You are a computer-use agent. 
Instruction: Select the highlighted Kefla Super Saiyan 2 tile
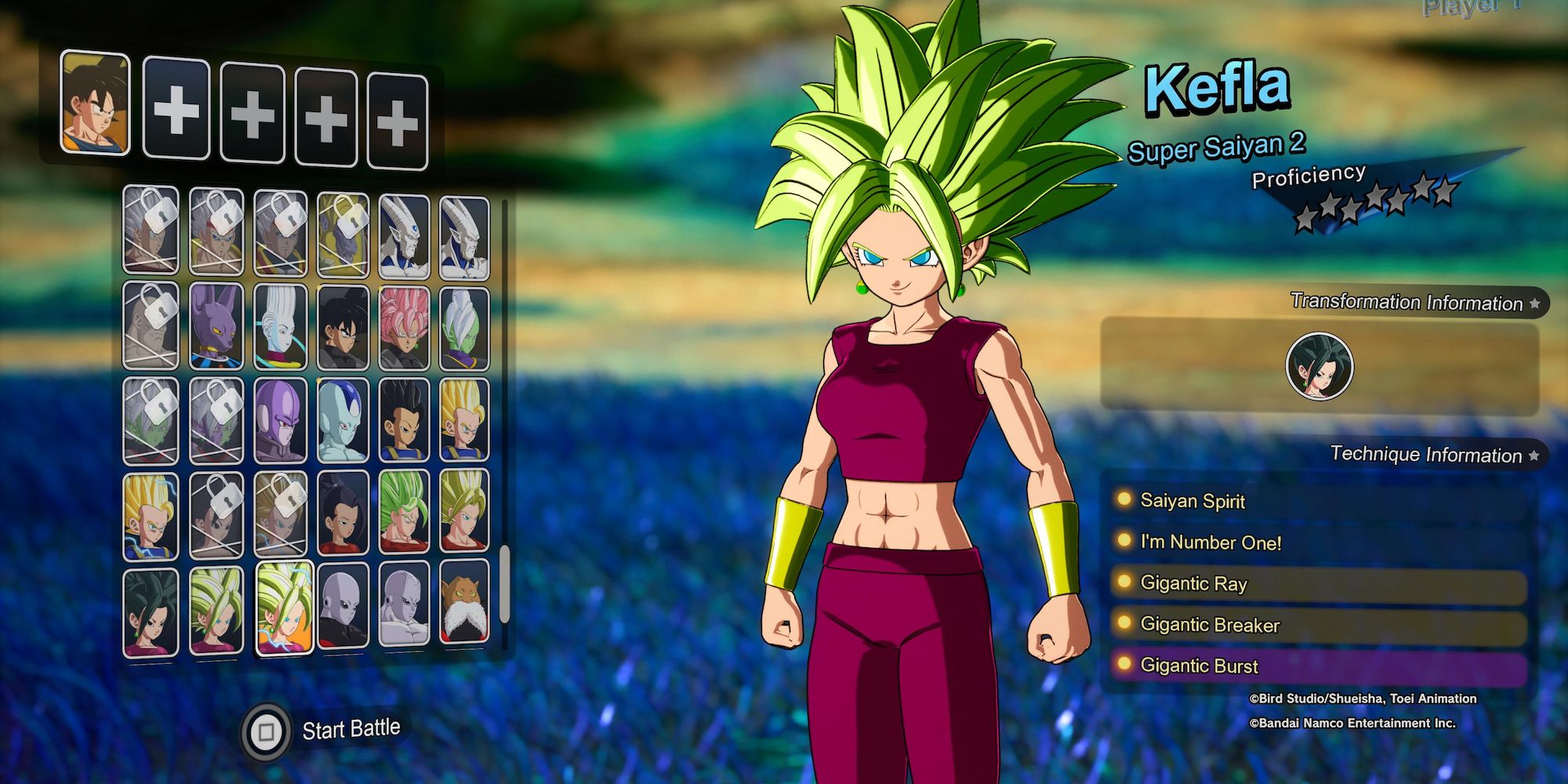tap(284, 608)
